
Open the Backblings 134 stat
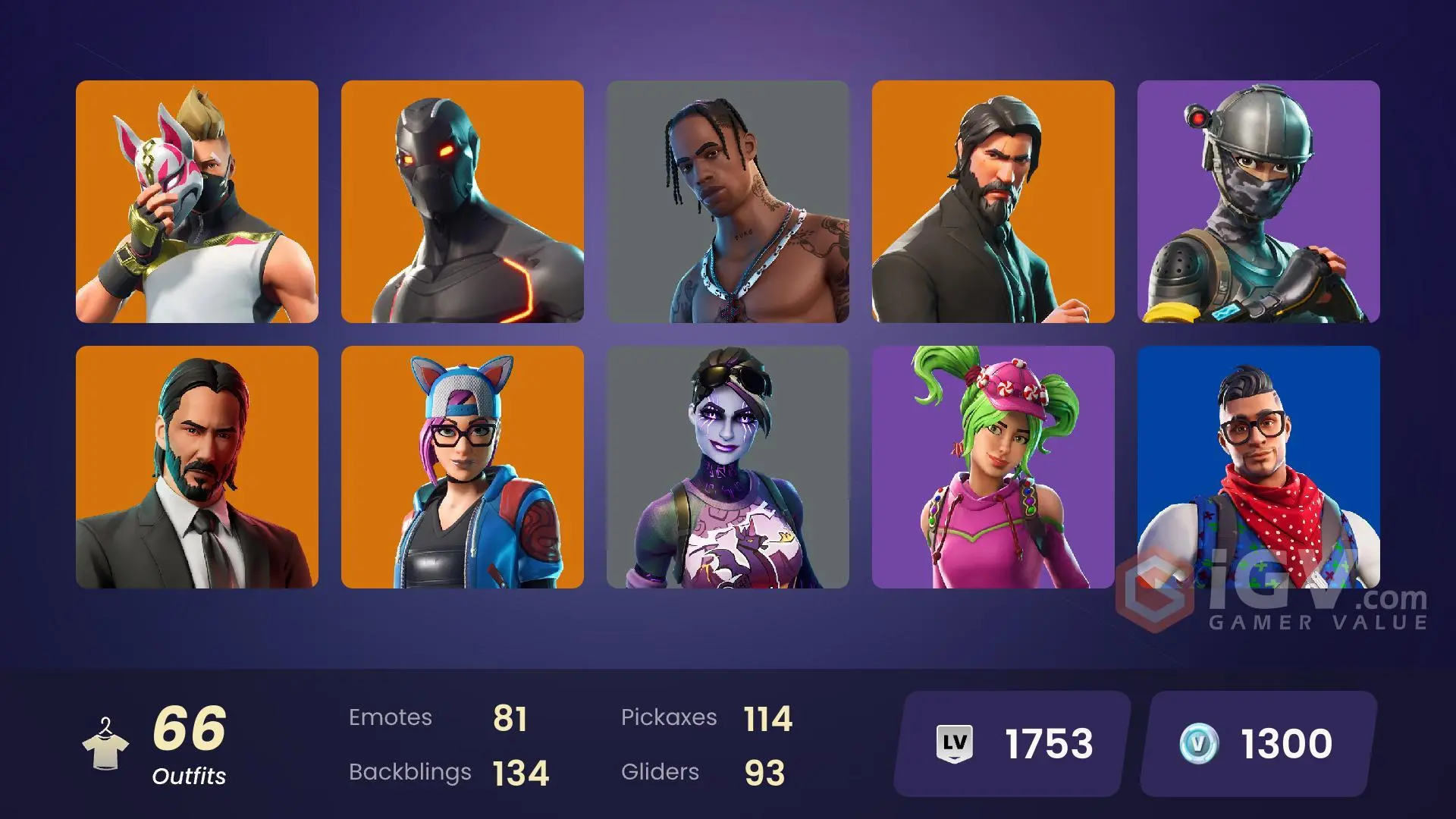tap(449, 772)
